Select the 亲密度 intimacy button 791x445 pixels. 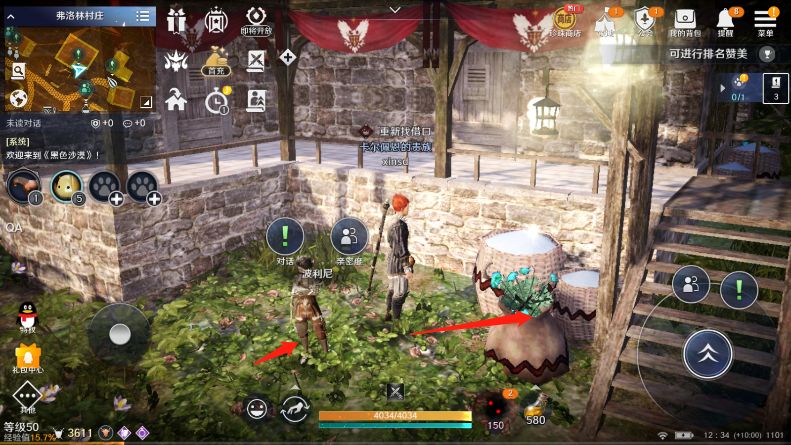coord(348,238)
